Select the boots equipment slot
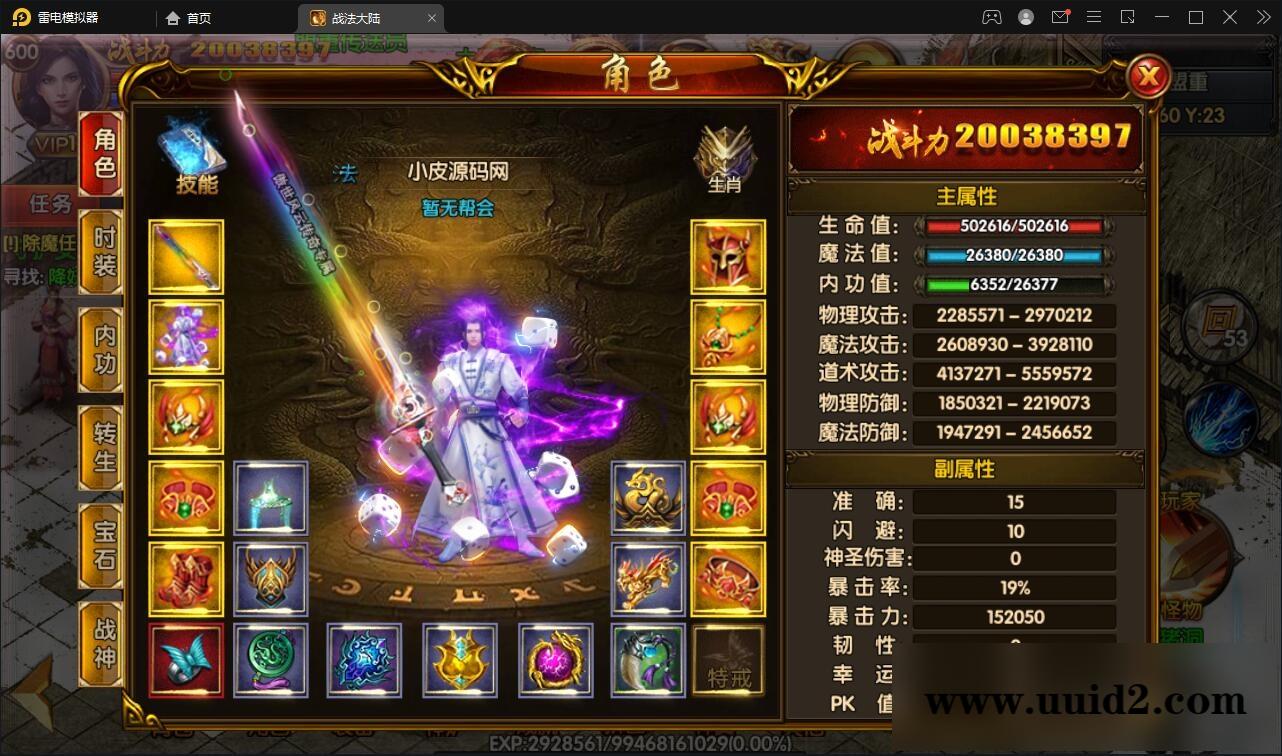This screenshot has height=756, width=1282. (x=185, y=578)
